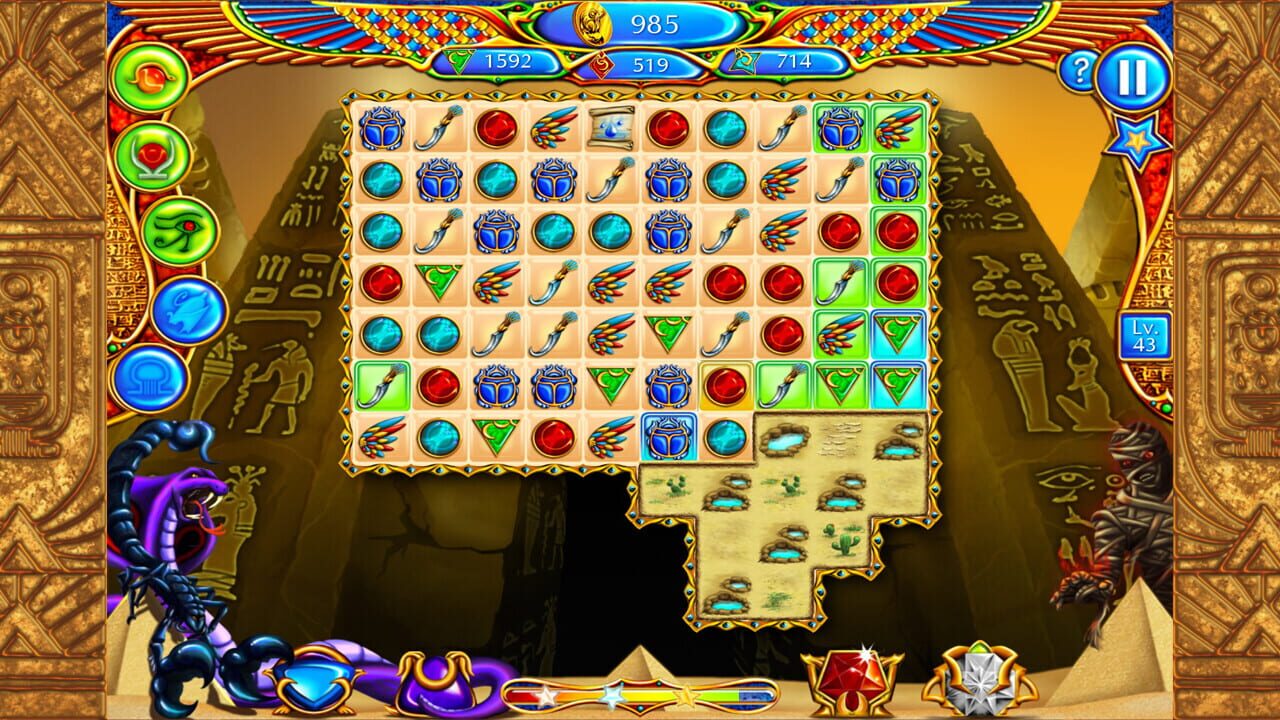
Task: Click the Lv. 43 level indicator
Action: pos(1146,336)
